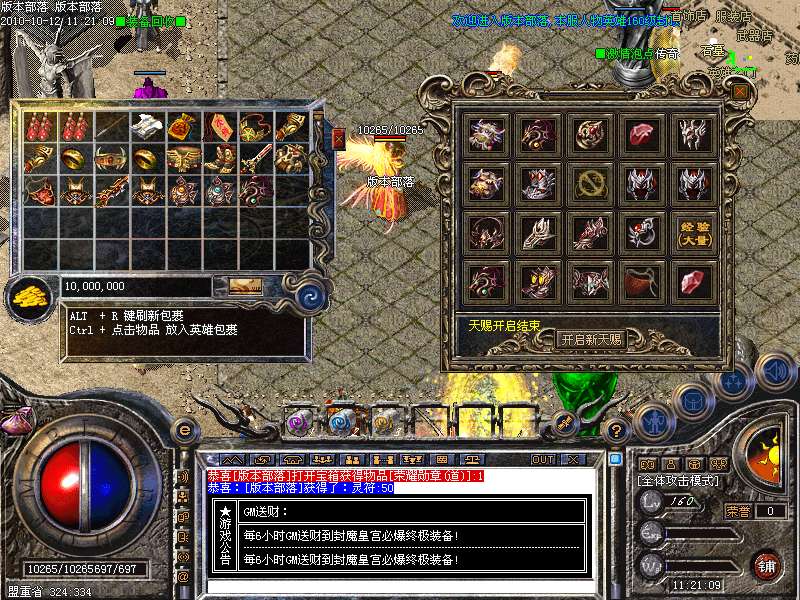Click the small parchment button beside the gold amount
Viewport: 800px width, 600px height.
pos(245,286)
